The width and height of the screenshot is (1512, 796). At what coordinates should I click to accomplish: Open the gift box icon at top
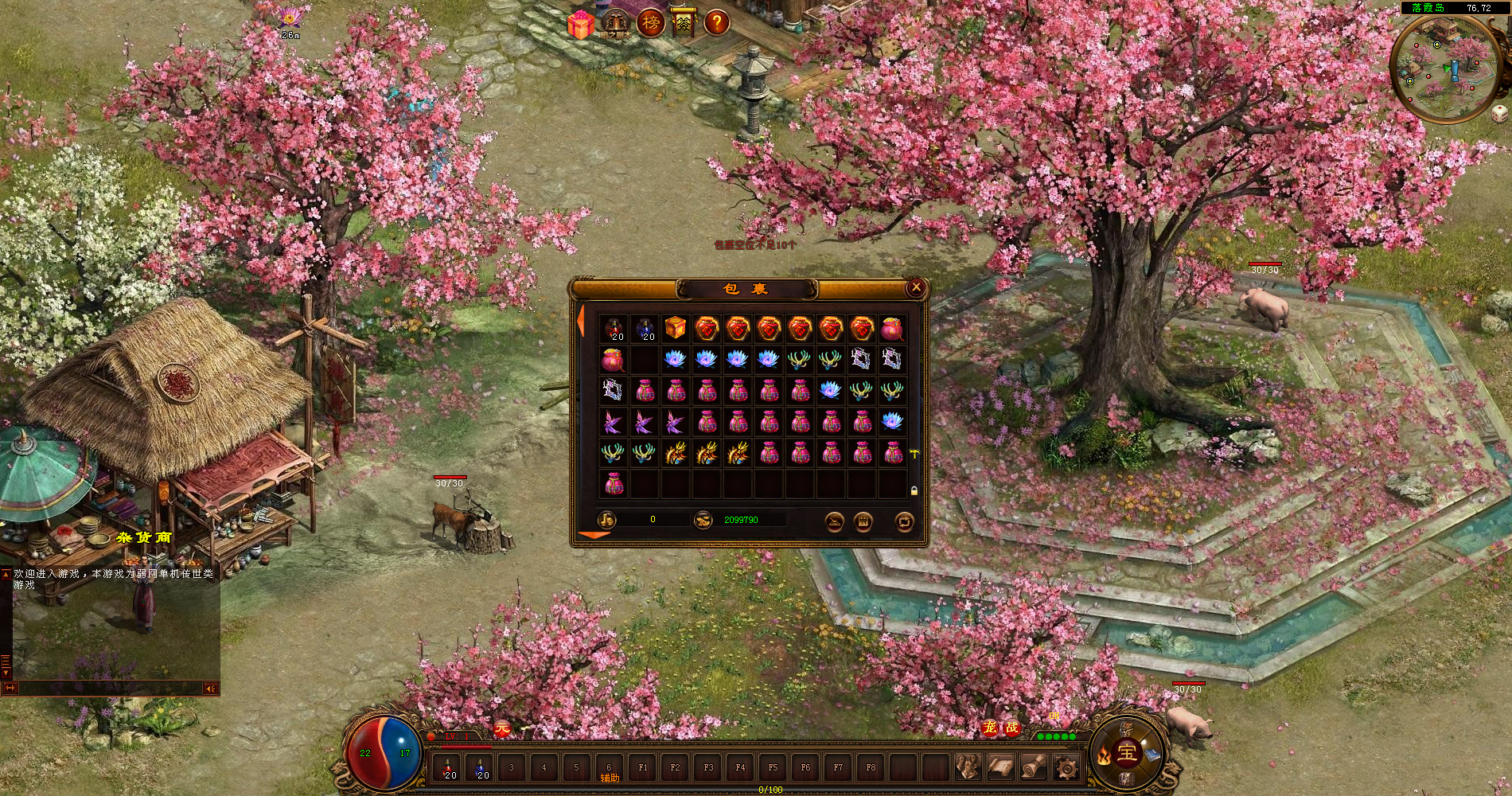point(581,25)
